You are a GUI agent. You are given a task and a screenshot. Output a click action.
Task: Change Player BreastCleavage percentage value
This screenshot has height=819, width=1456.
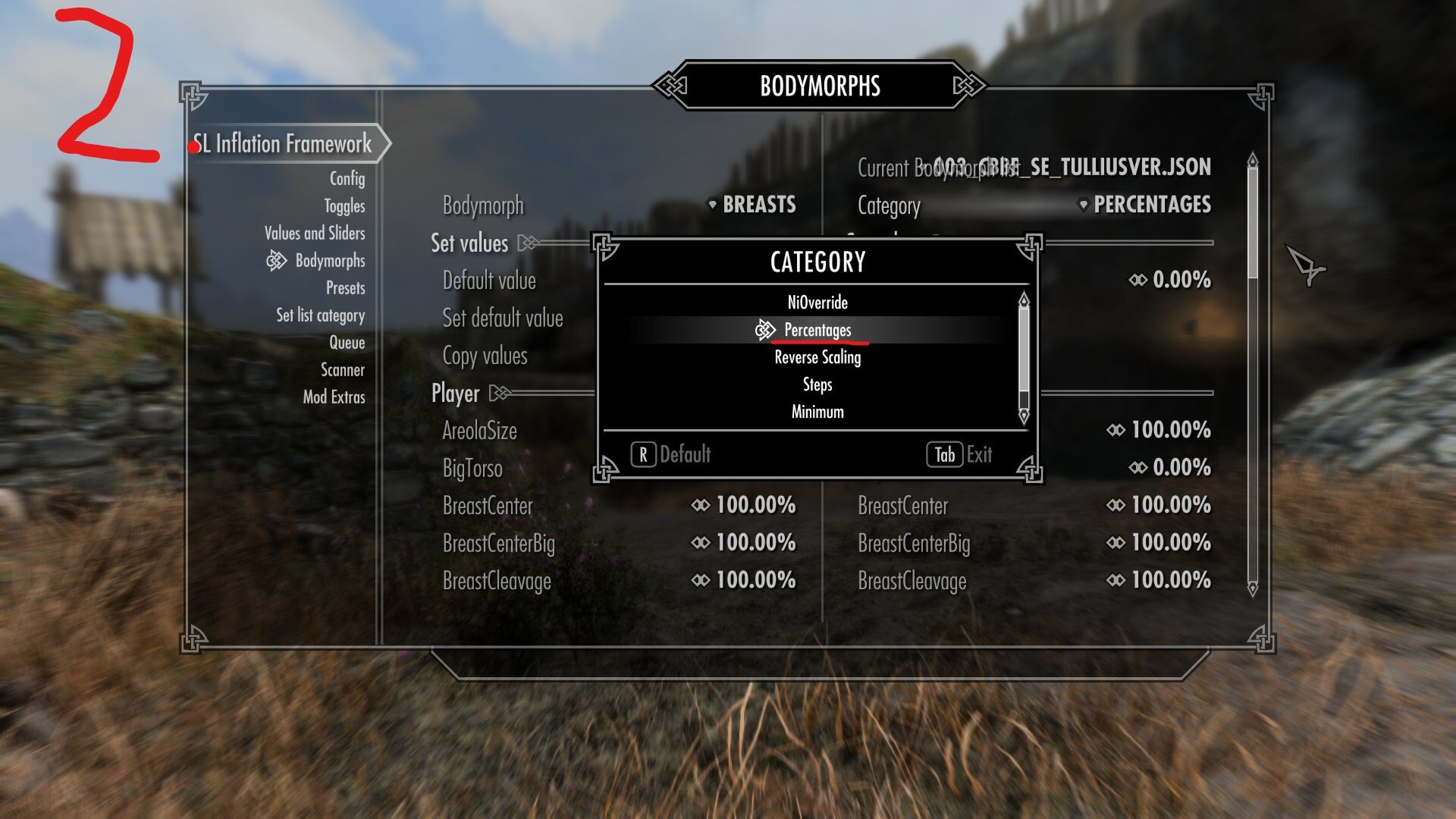(x=744, y=580)
